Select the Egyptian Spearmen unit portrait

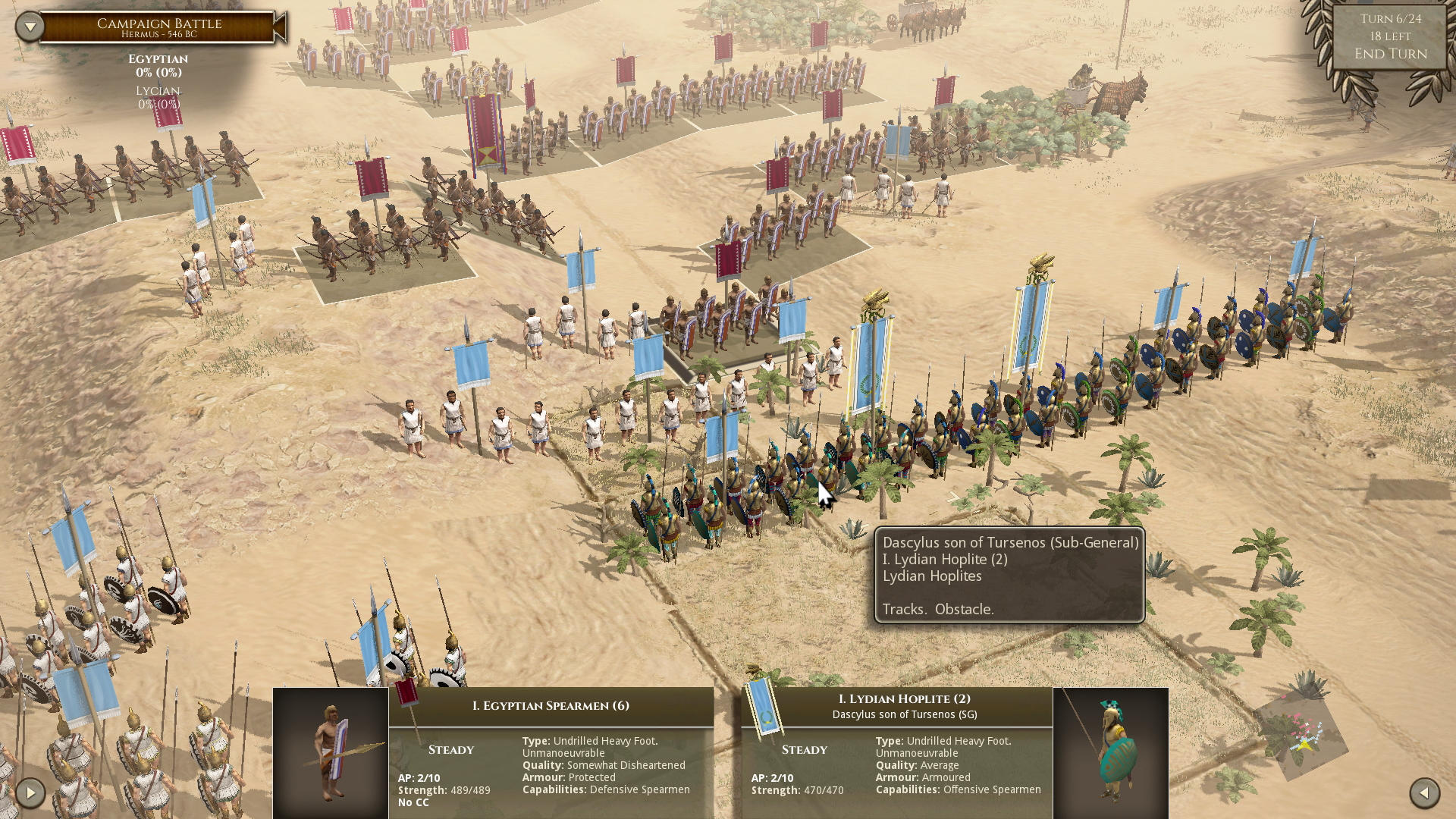click(x=331, y=753)
